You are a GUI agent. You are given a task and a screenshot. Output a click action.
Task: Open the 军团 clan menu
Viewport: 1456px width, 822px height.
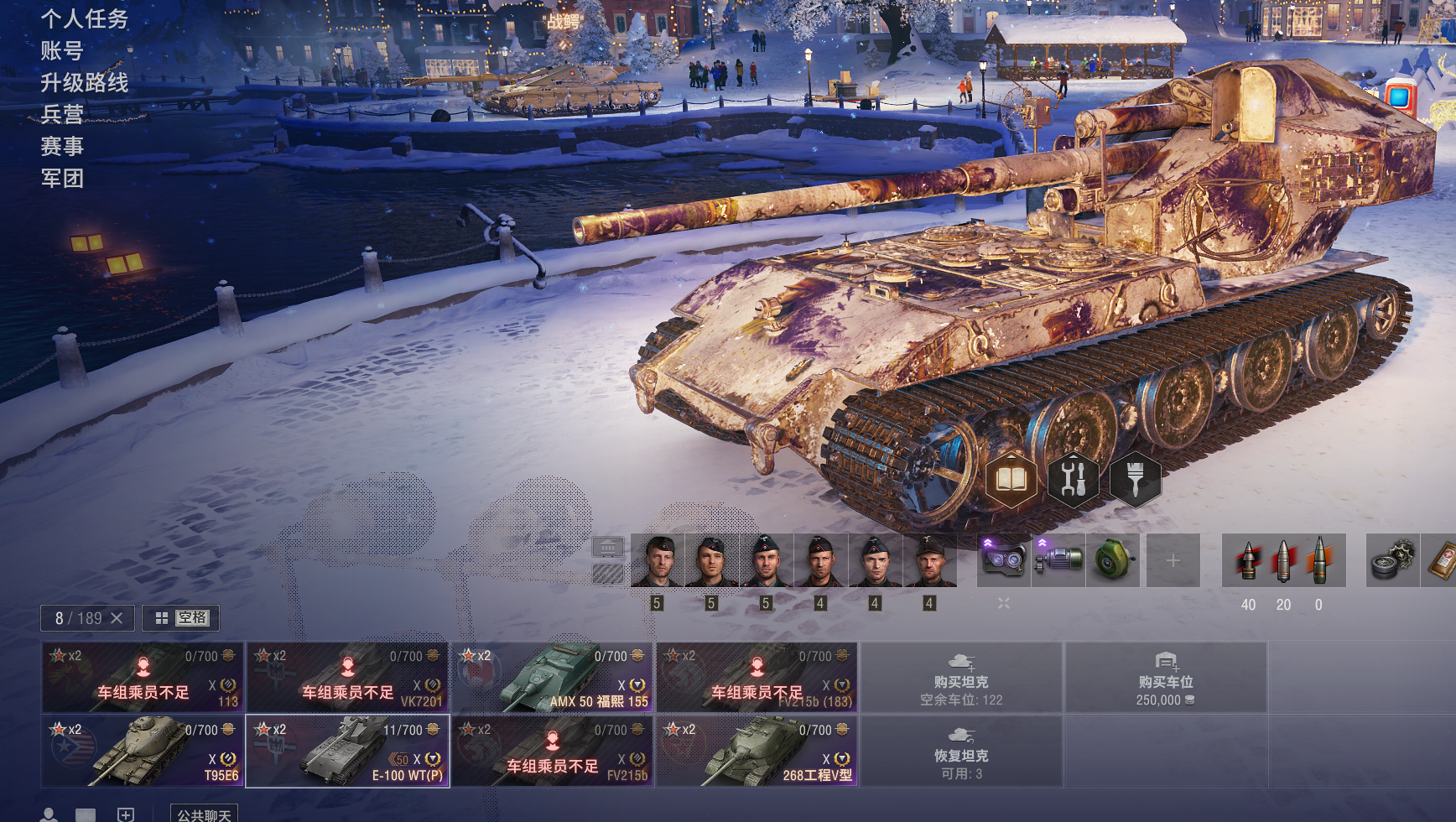click(62, 178)
